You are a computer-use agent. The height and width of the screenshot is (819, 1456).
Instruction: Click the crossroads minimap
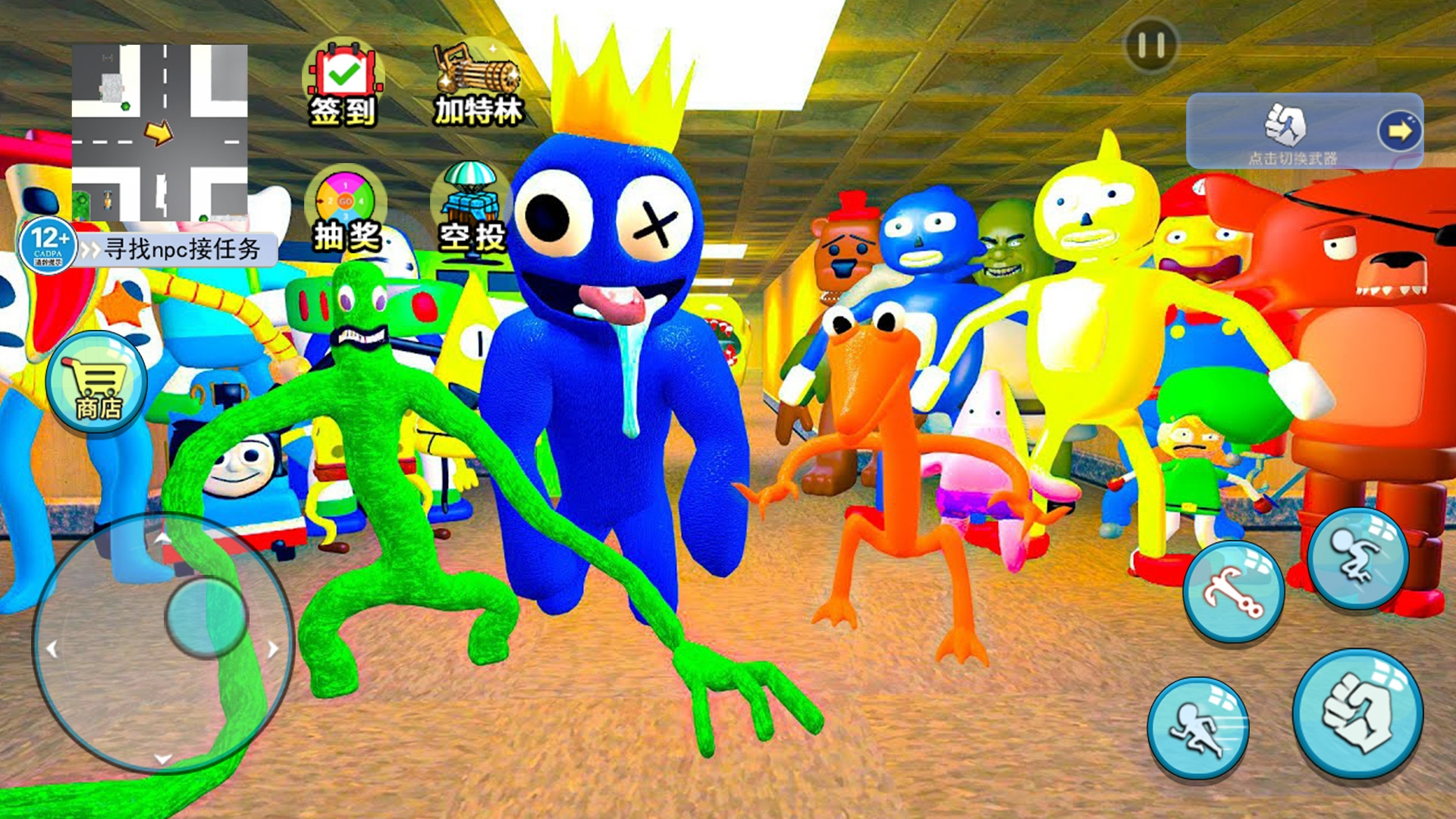[x=159, y=133]
